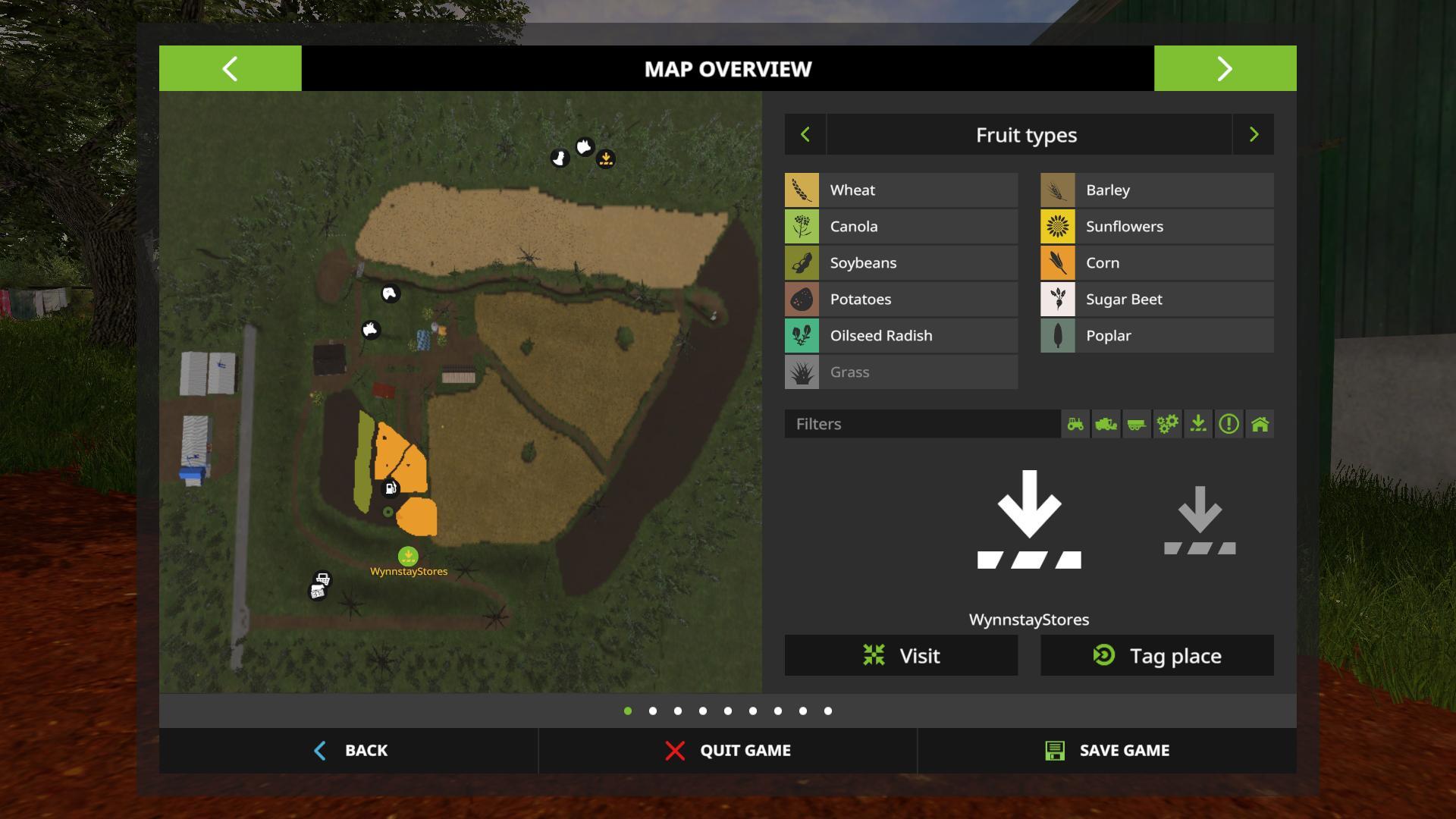Toggle Canola in the fruit legend
This screenshot has height=819, width=1456.
tap(901, 226)
